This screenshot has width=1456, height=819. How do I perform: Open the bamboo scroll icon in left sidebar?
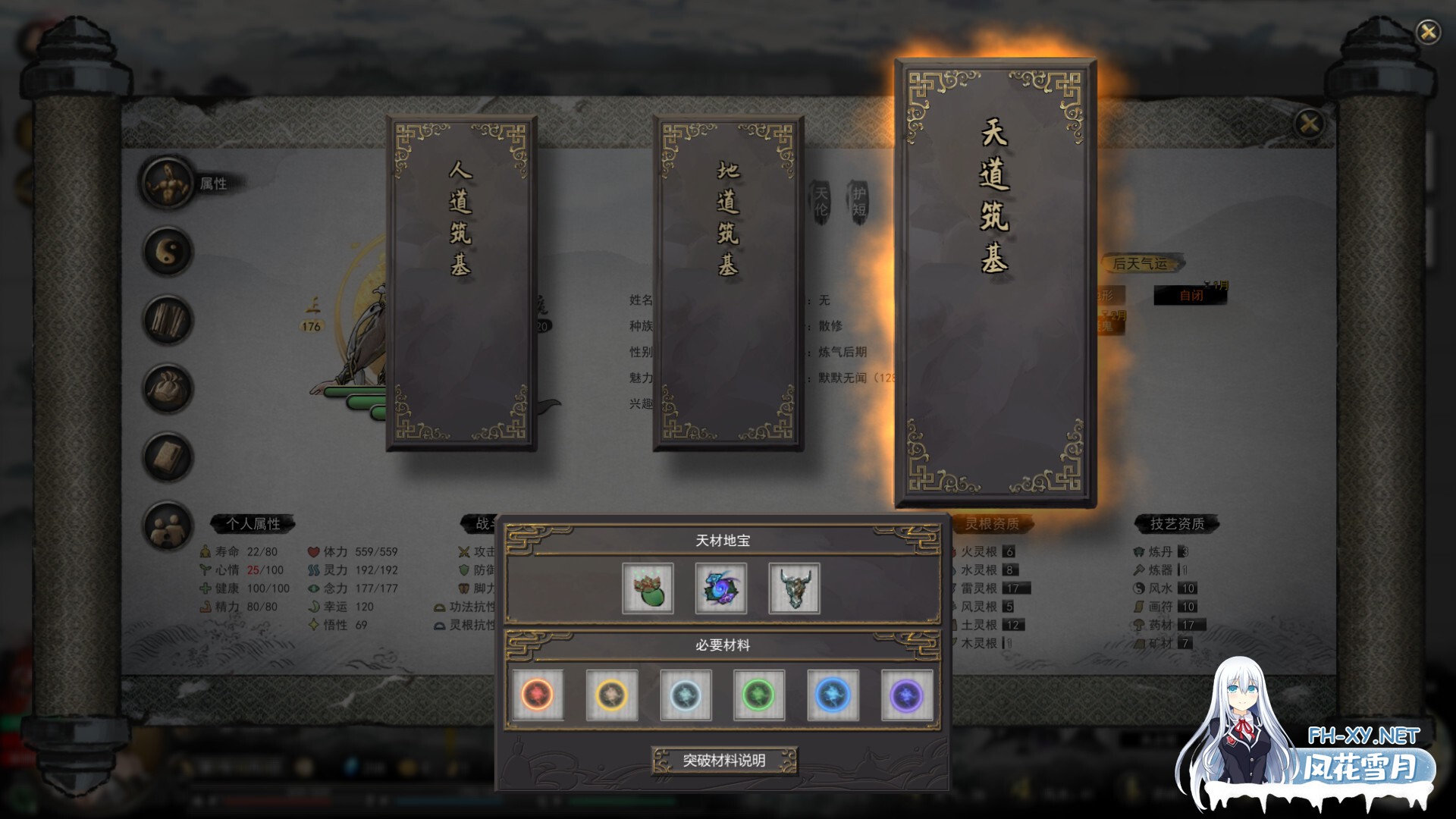[168, 320]
